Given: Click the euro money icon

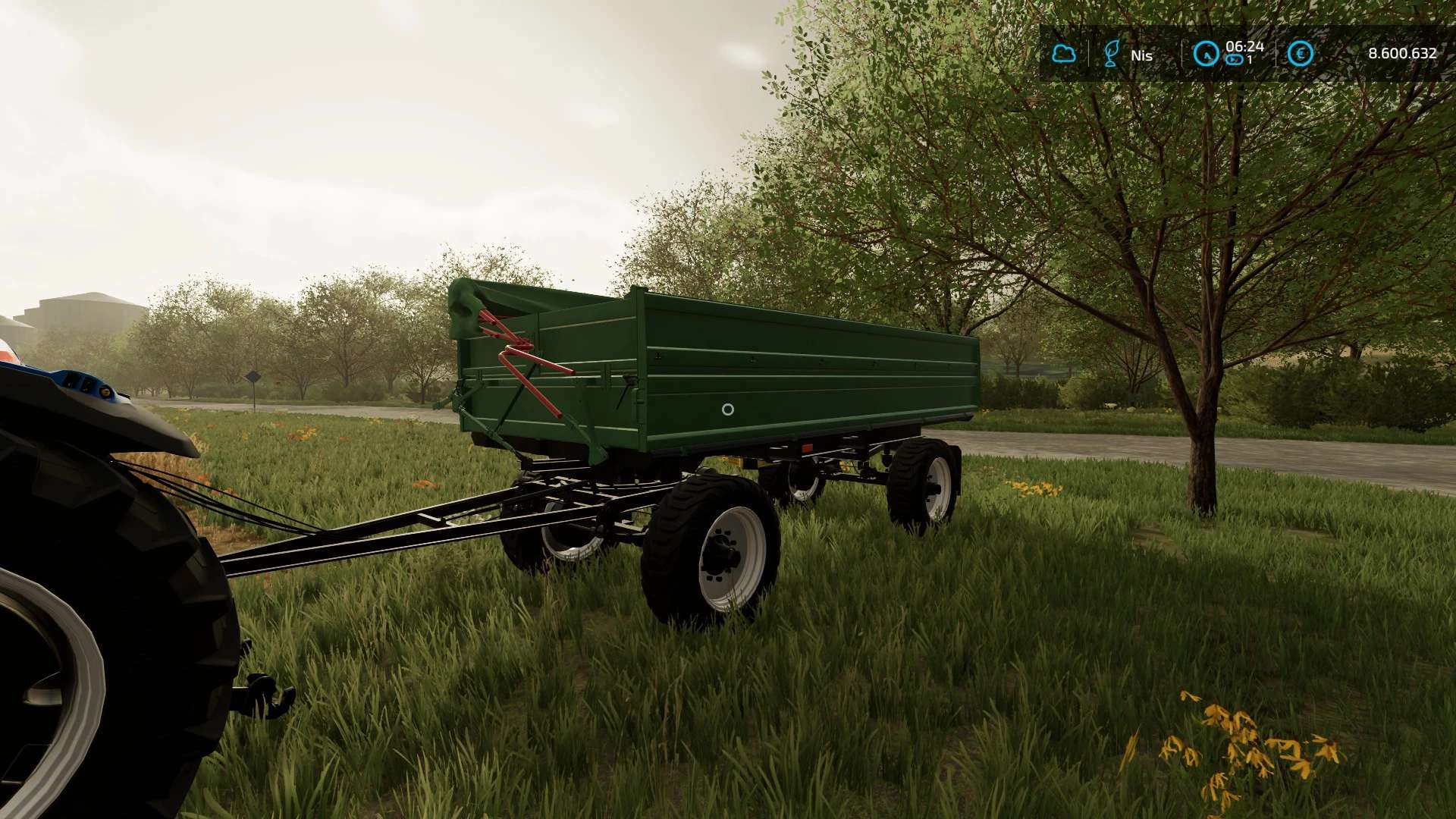Looking at the screenshot, I should pos(1300,54).
